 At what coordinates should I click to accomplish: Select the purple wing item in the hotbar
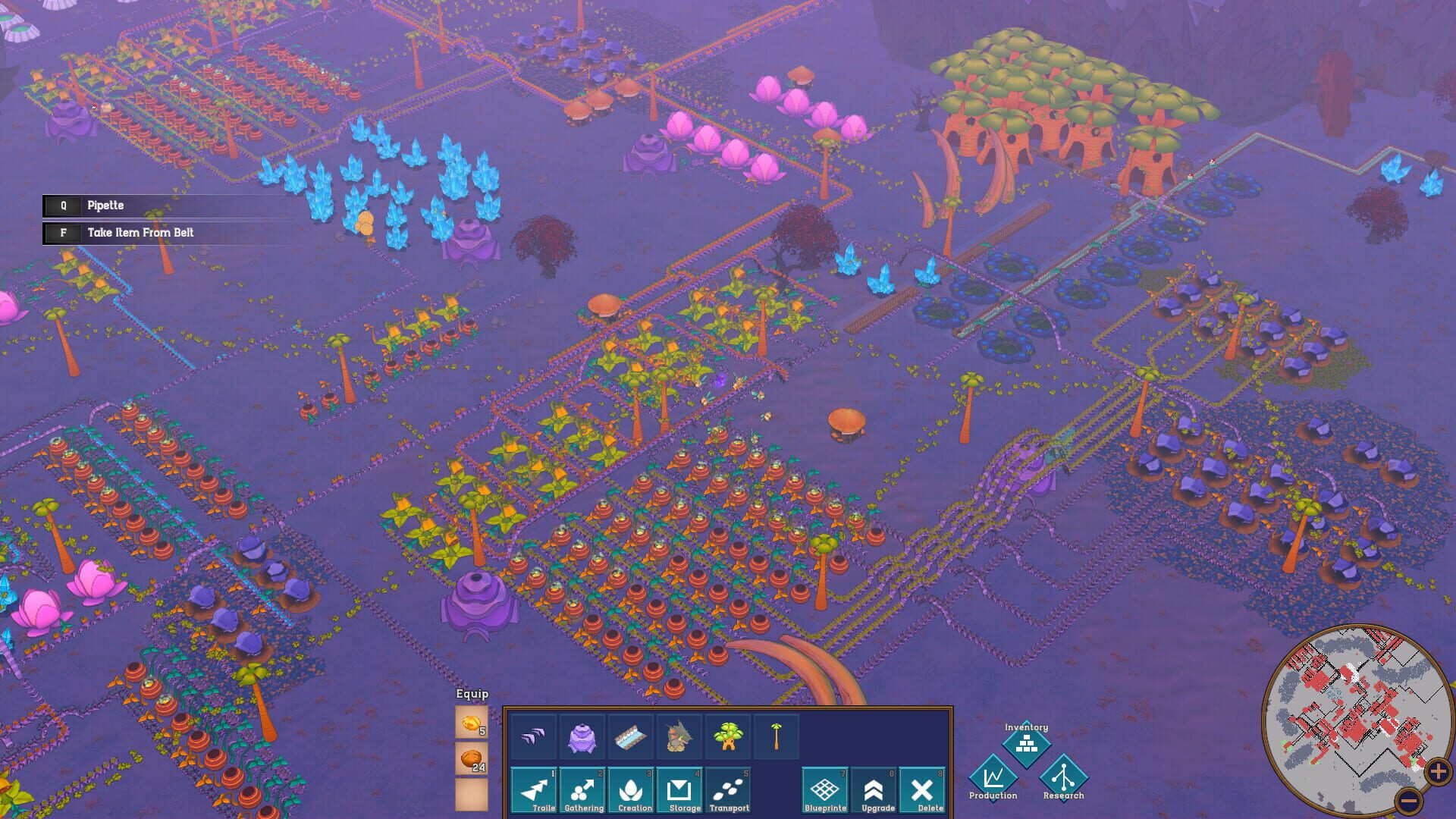tap(534, 736)
